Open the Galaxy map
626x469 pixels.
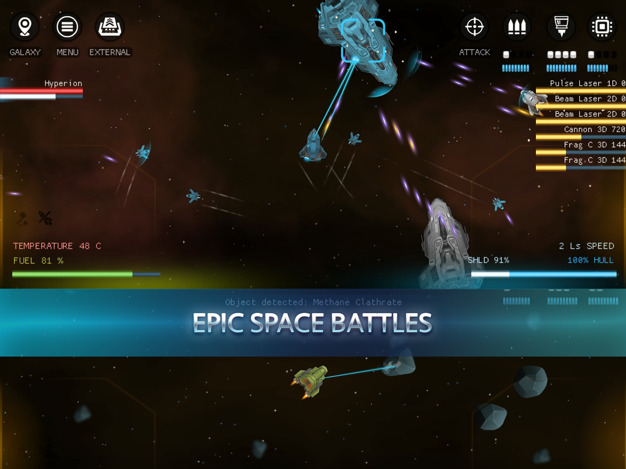tap(25, 28)
